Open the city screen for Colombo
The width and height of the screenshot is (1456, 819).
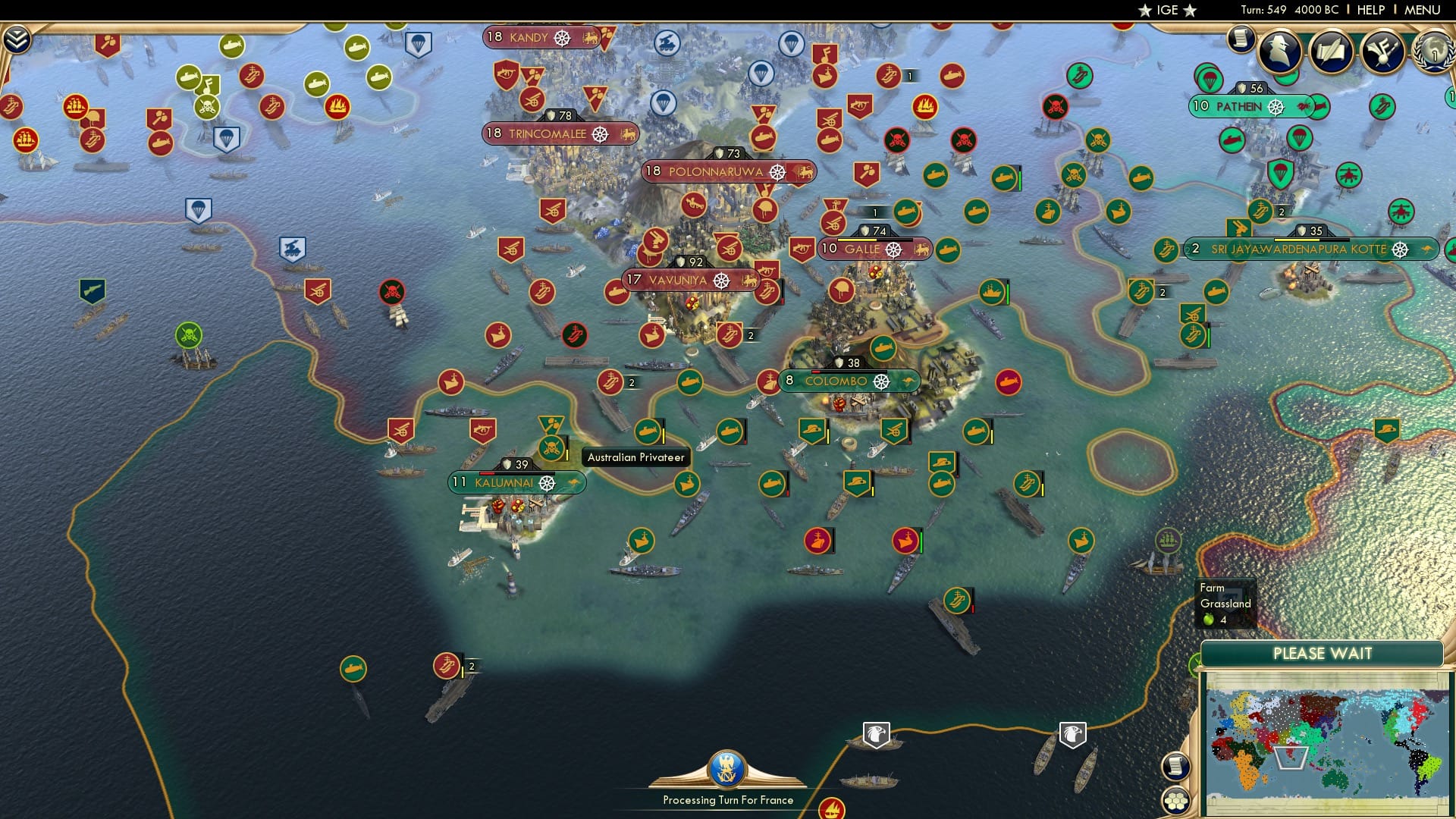click(838, 381)
